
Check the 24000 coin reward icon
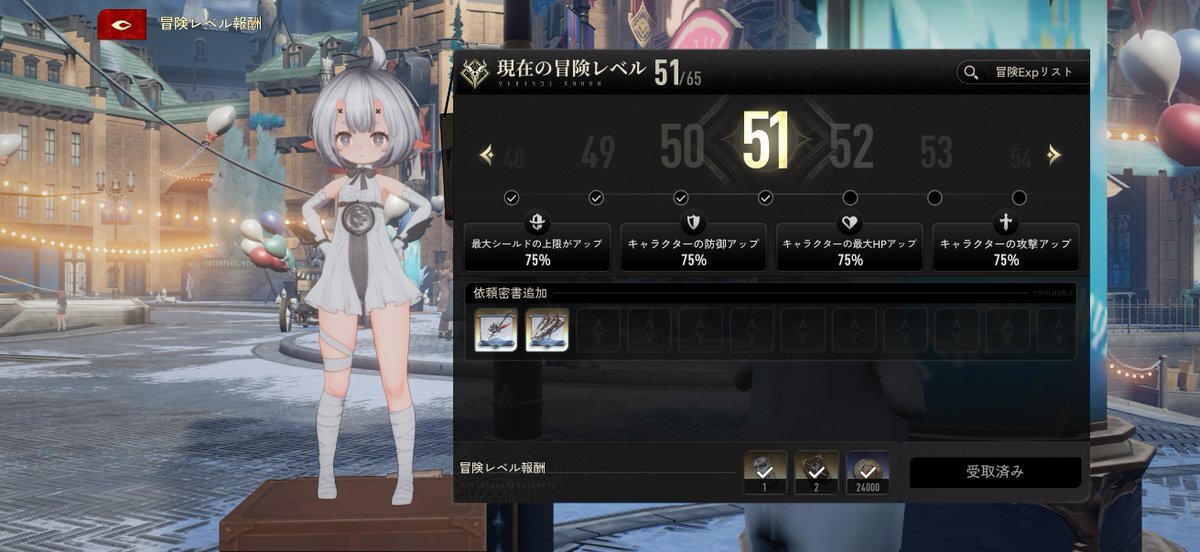tap(868, 471)
